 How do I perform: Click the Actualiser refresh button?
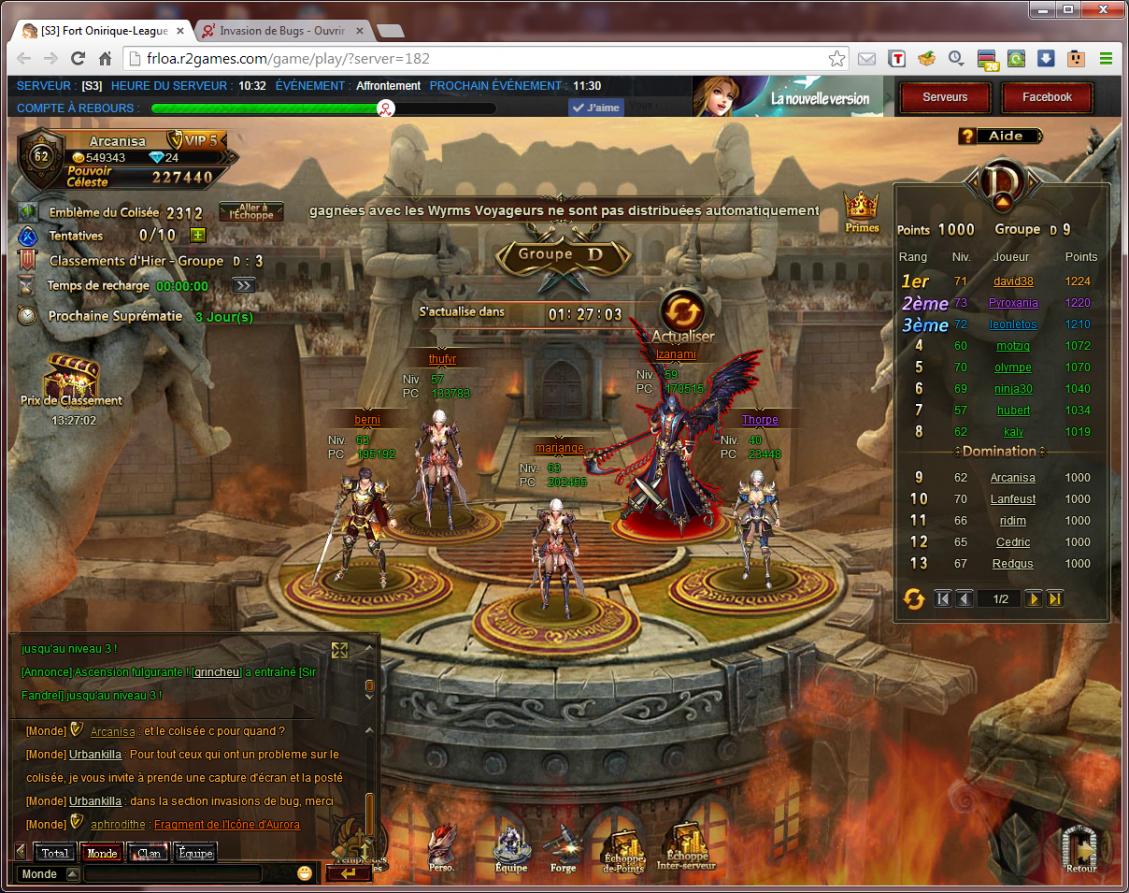[683, 312]
